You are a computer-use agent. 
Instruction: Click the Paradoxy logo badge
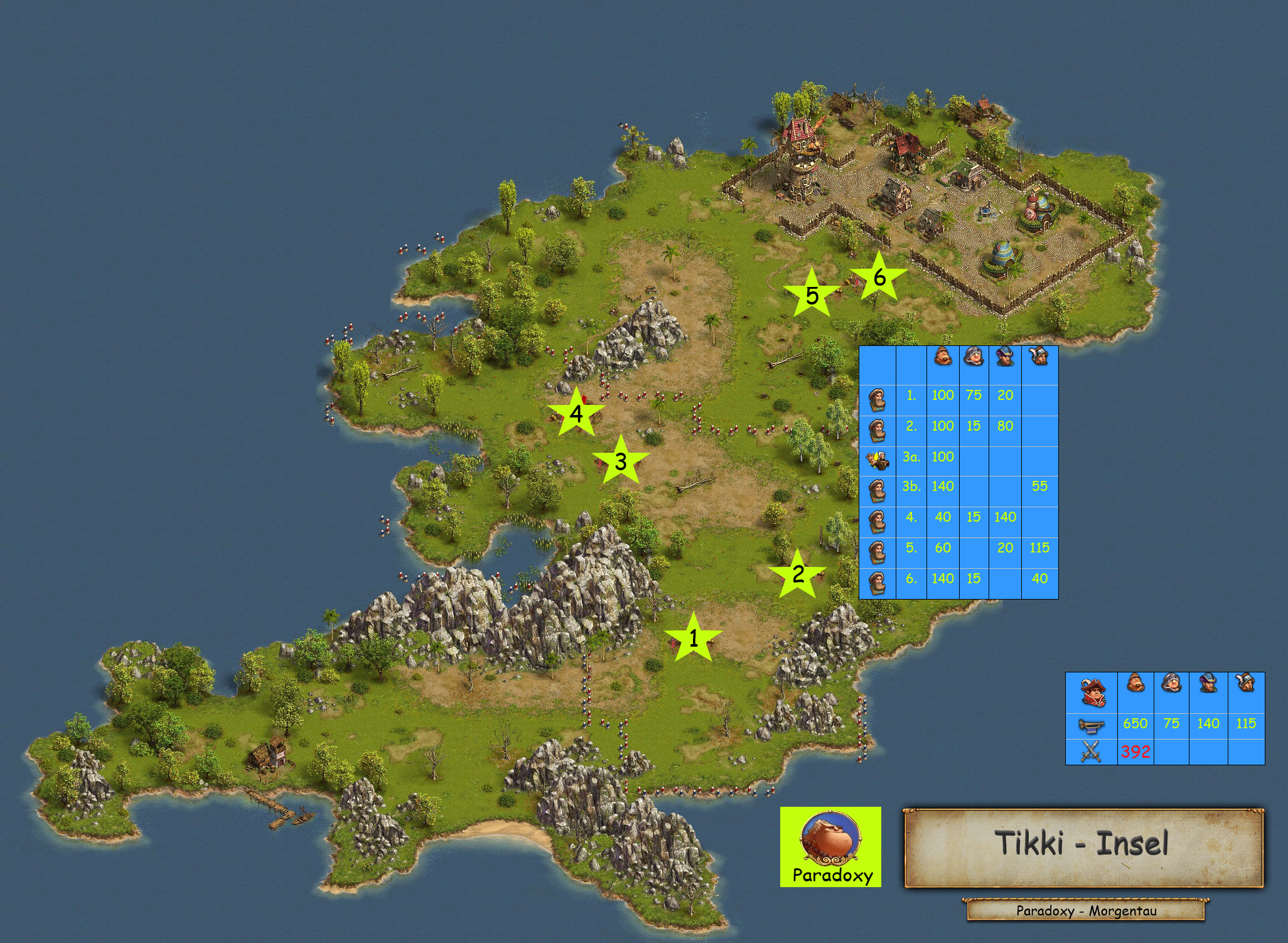830,847
